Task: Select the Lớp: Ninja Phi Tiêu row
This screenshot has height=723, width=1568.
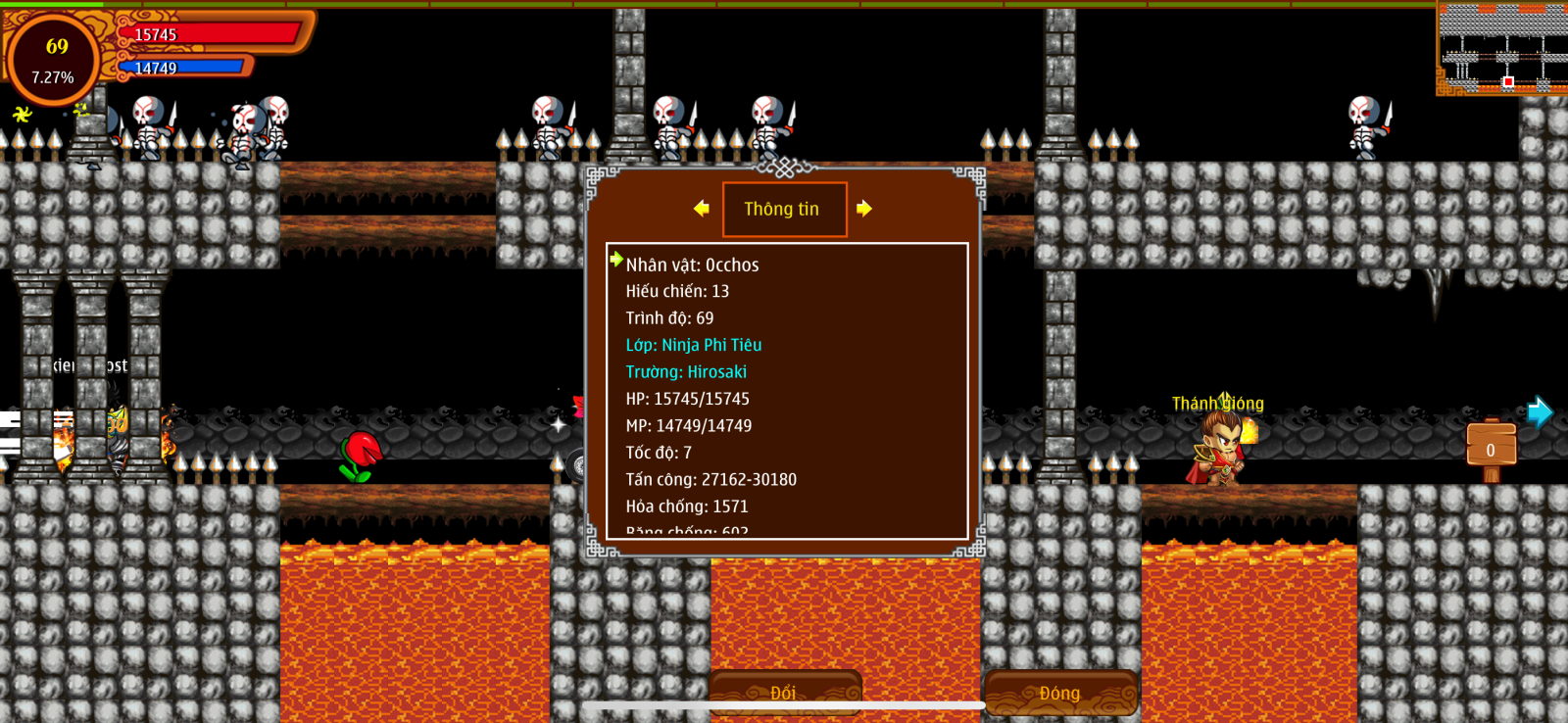Action: point(693,345)
